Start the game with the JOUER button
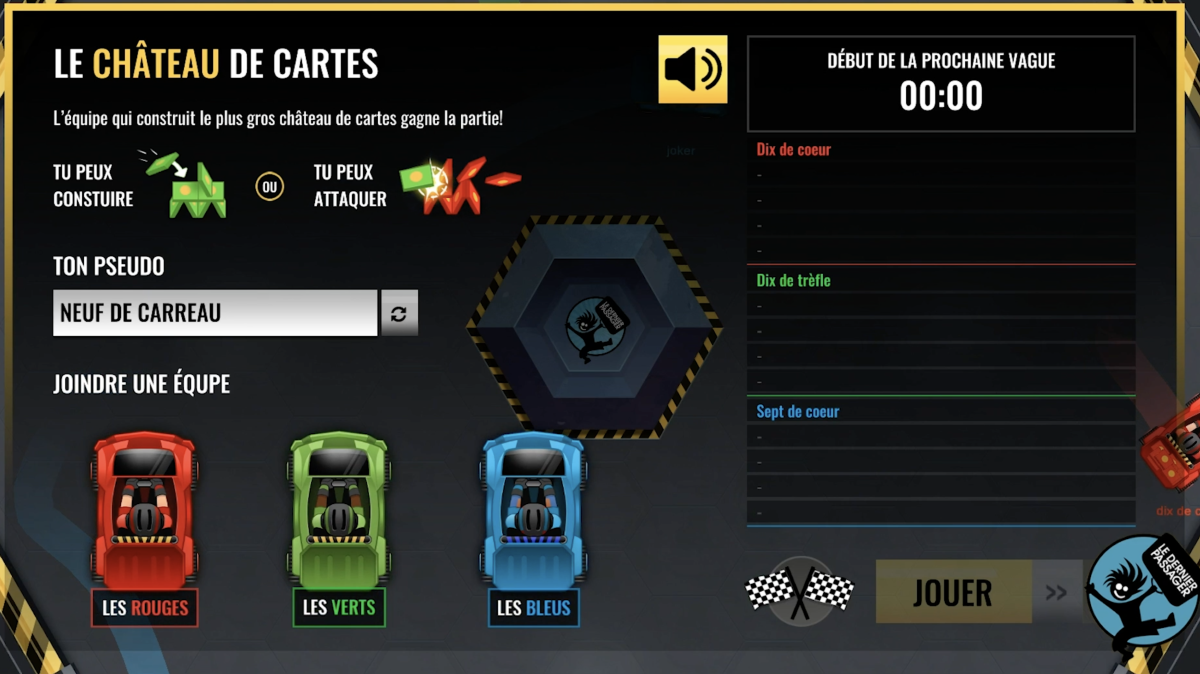 (x=953, y=592)
